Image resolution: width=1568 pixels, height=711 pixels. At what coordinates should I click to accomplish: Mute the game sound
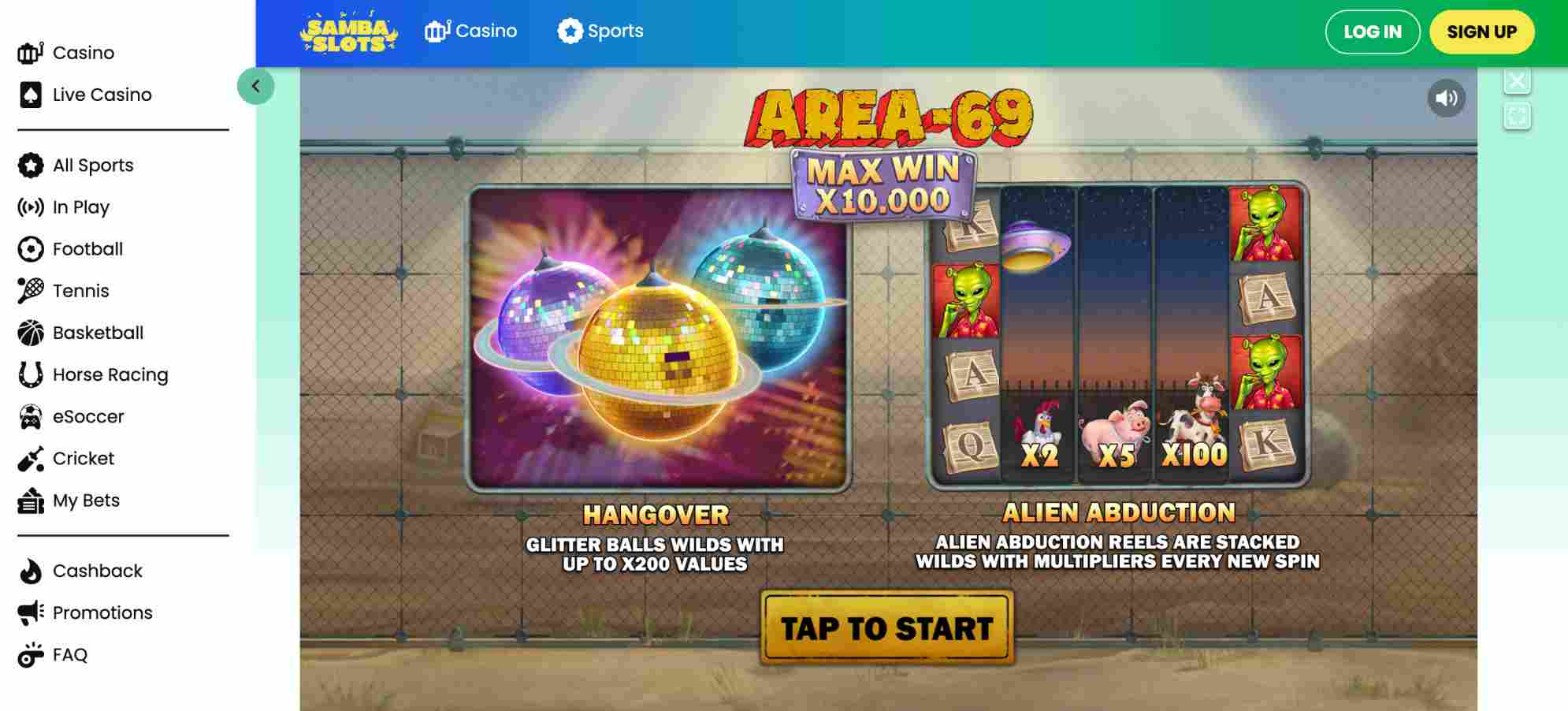pyautogui.click(x=1446, y=97)
